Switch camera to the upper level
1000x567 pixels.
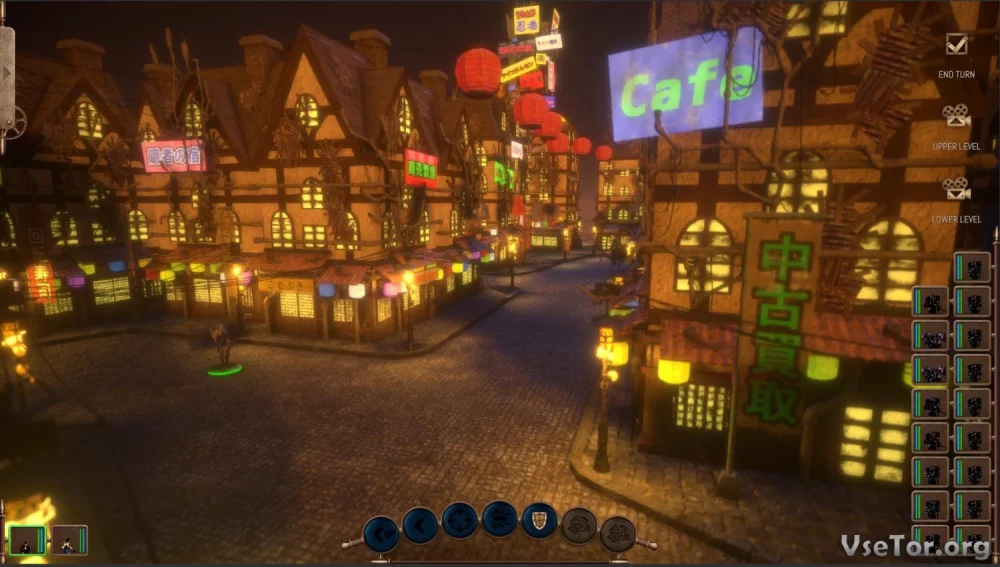[957, 118]
